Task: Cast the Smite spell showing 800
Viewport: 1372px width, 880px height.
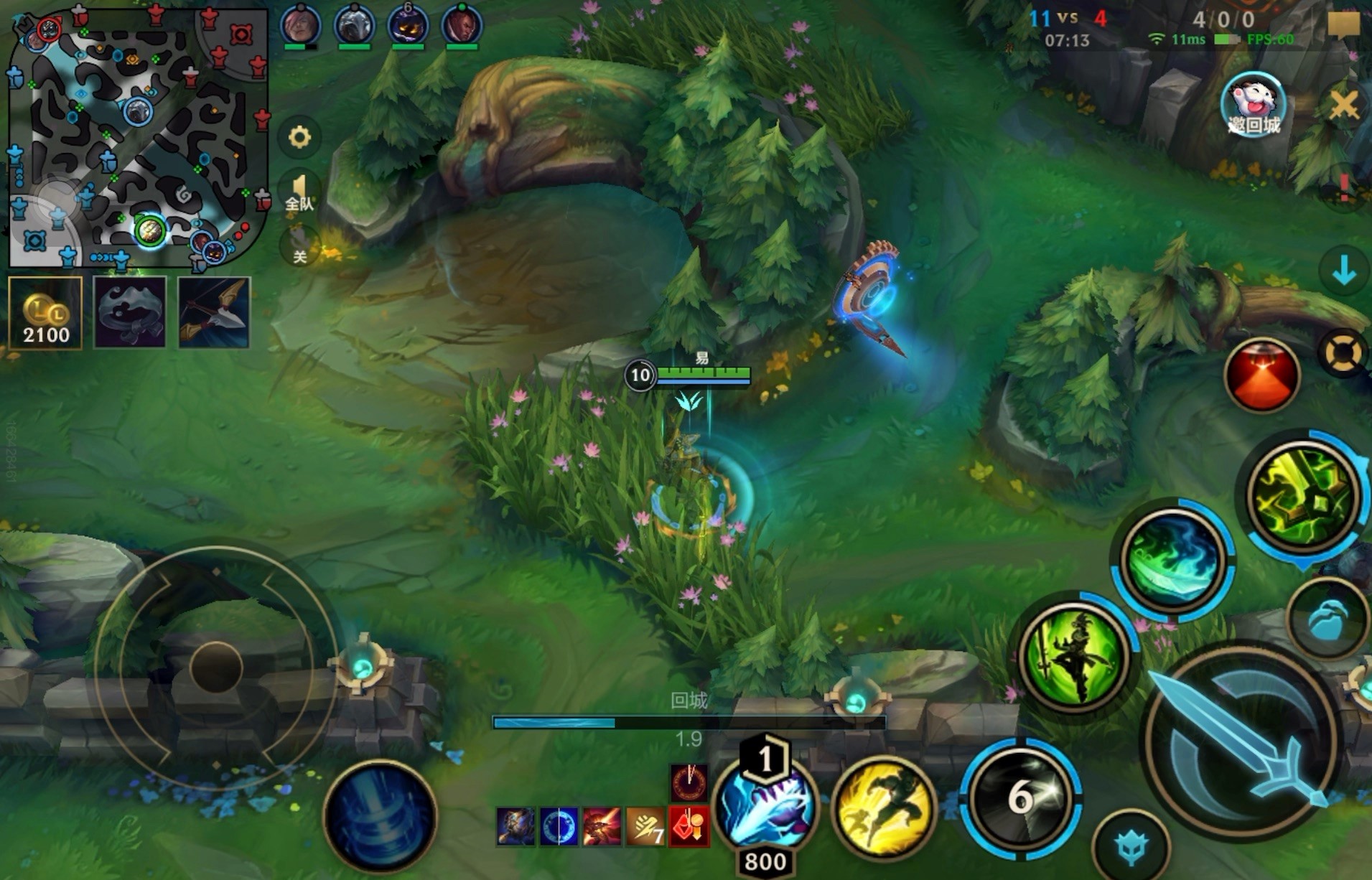Action: (x=765, y=808)
